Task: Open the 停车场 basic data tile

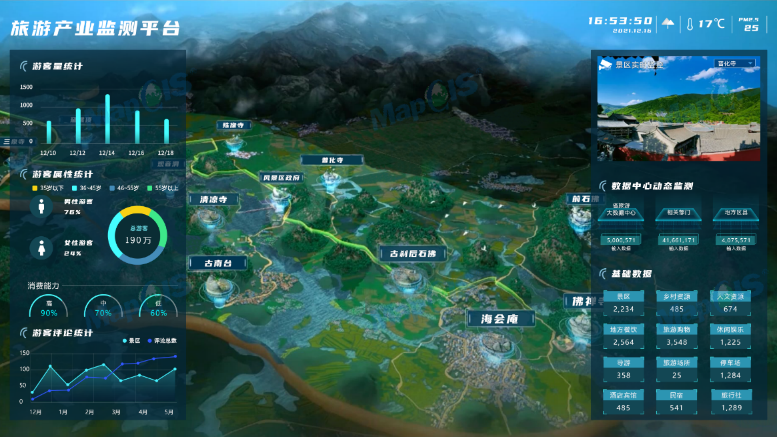Action: click(731, 369)
